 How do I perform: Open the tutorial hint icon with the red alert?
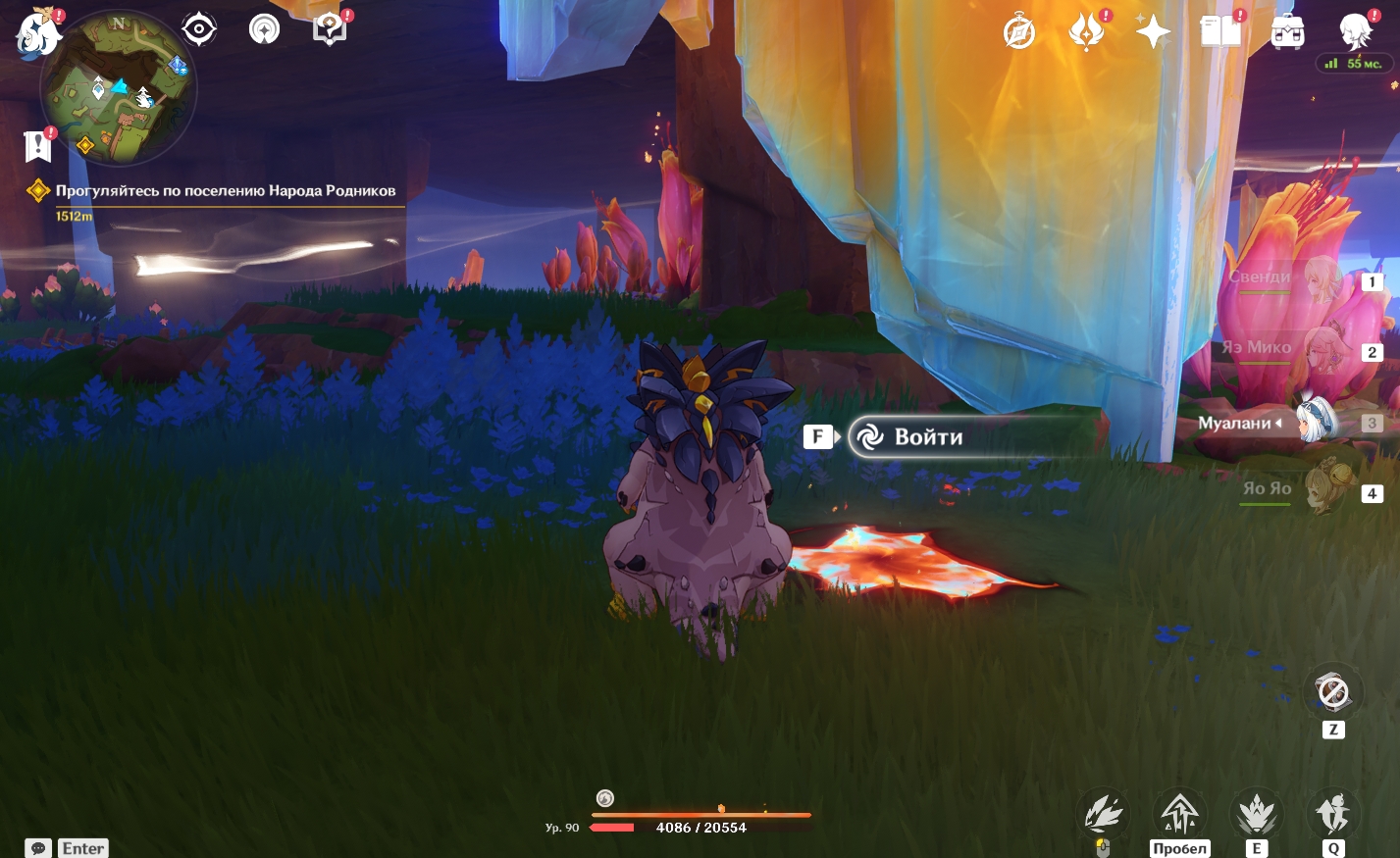(x=330, y=29)
